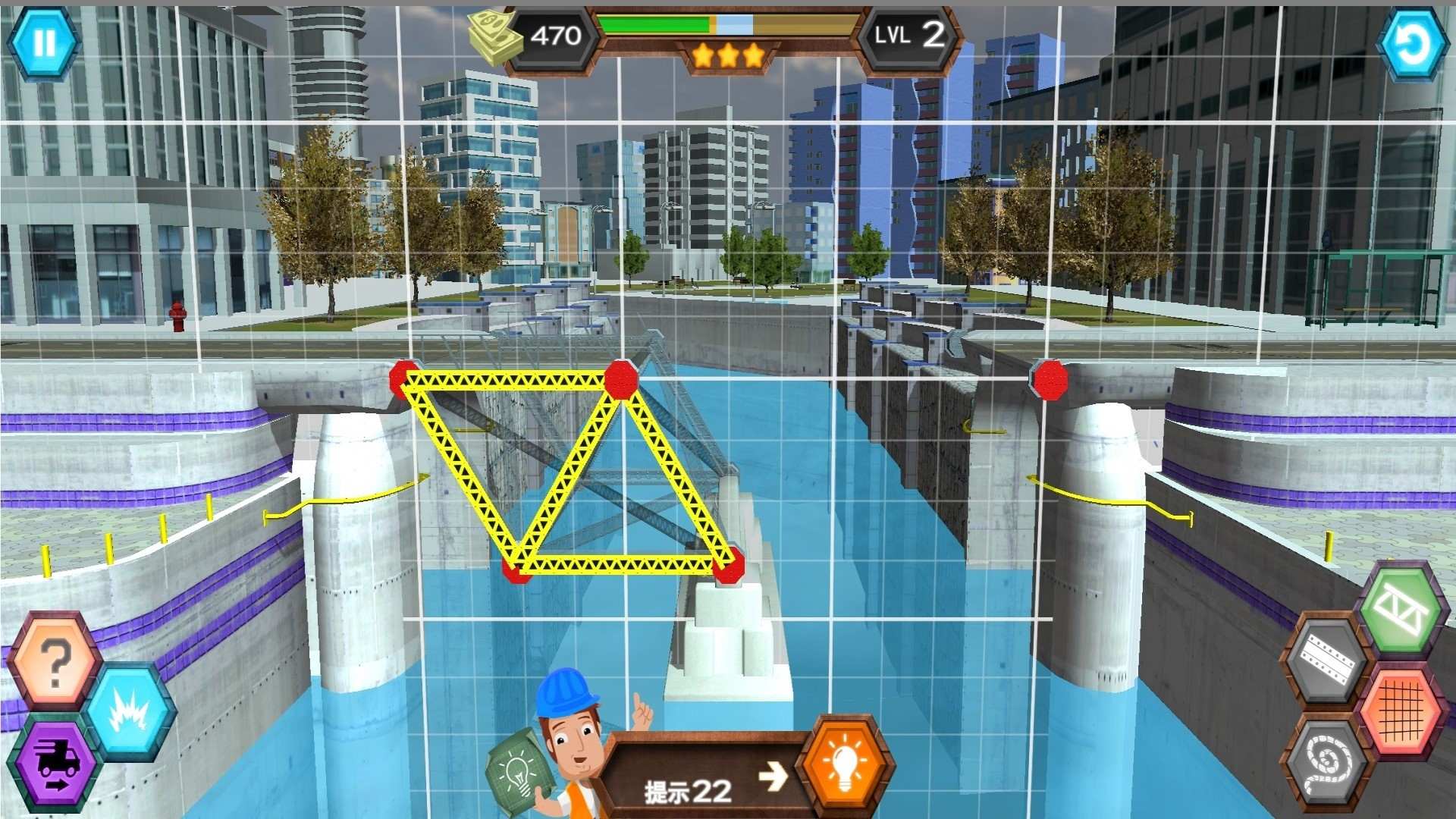Choose the grey steel road material

(1327, 659)
